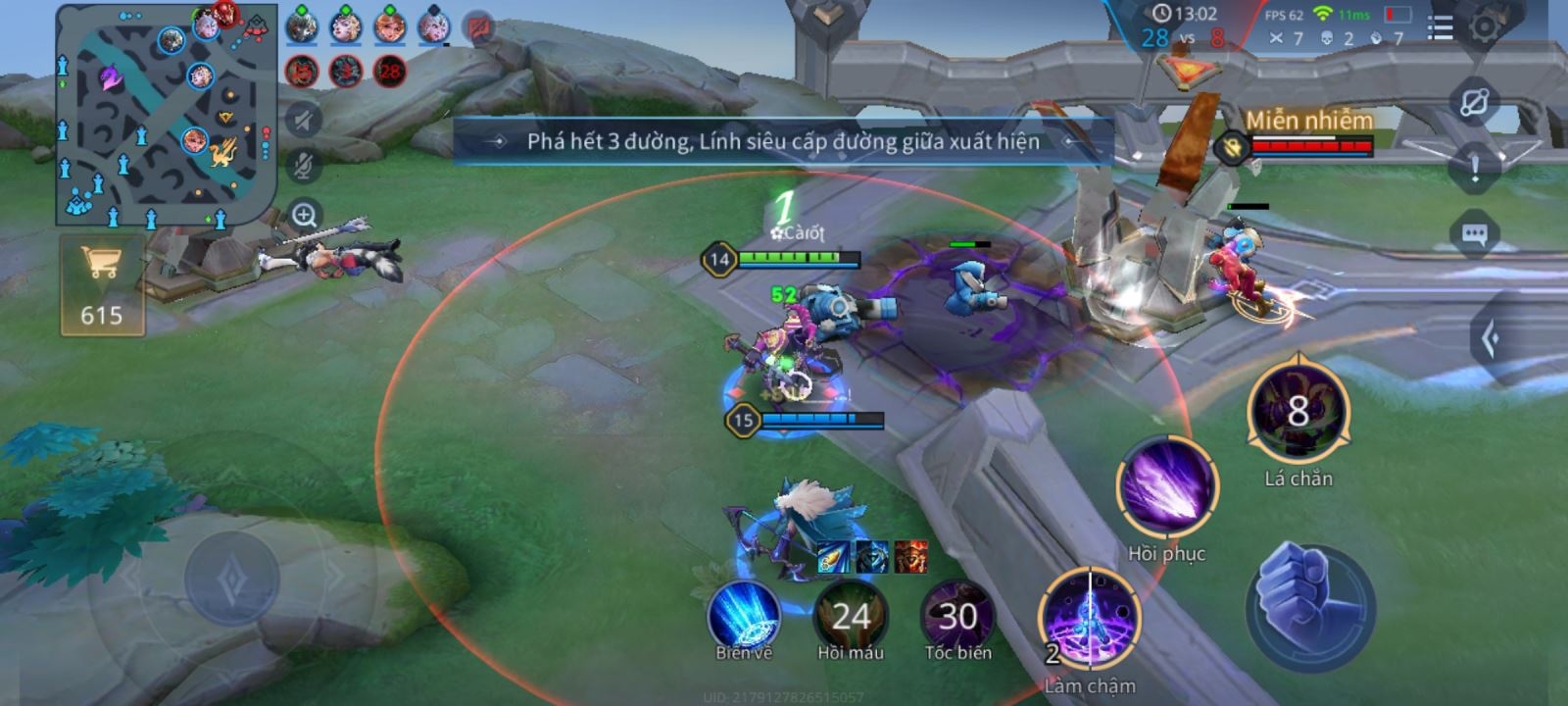Open the scoreboard list icon
1568x706 pixels.
pyautogui.click(x=1440, y=26)
